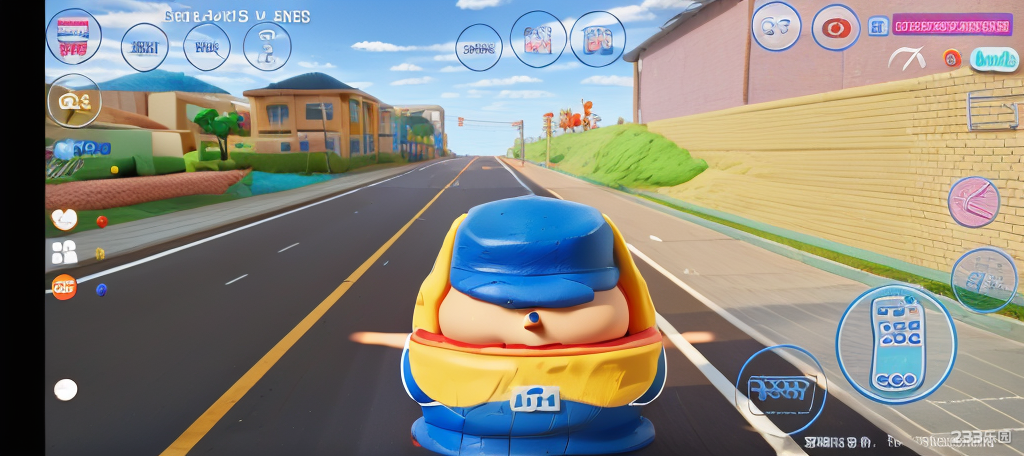Click the orange round icon on the left edge
This screenshot has height=456, width=1024.
pyautogui.click(x=64, y=287)
